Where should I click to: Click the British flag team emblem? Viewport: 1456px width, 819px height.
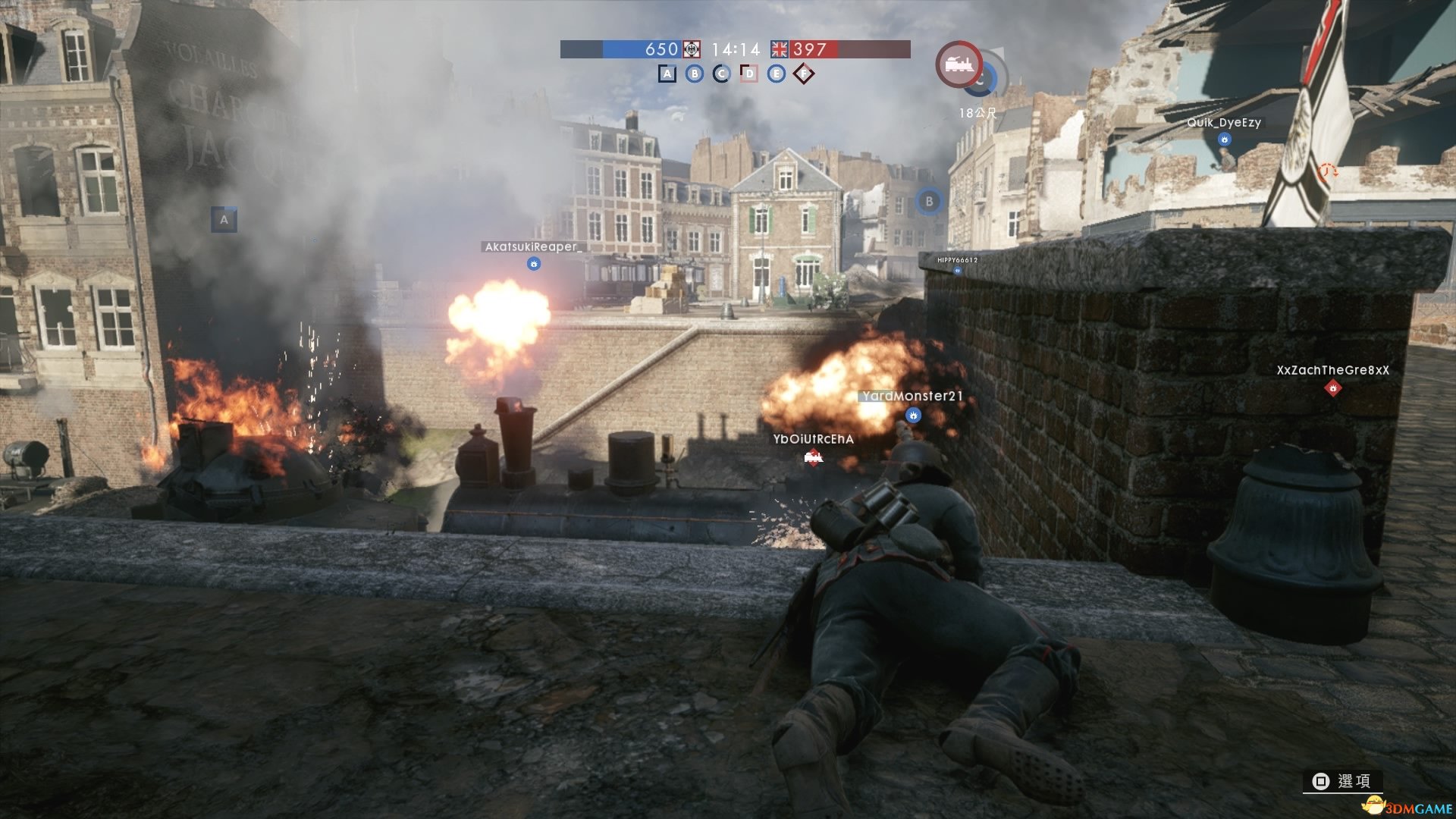[x=780, y=49]
